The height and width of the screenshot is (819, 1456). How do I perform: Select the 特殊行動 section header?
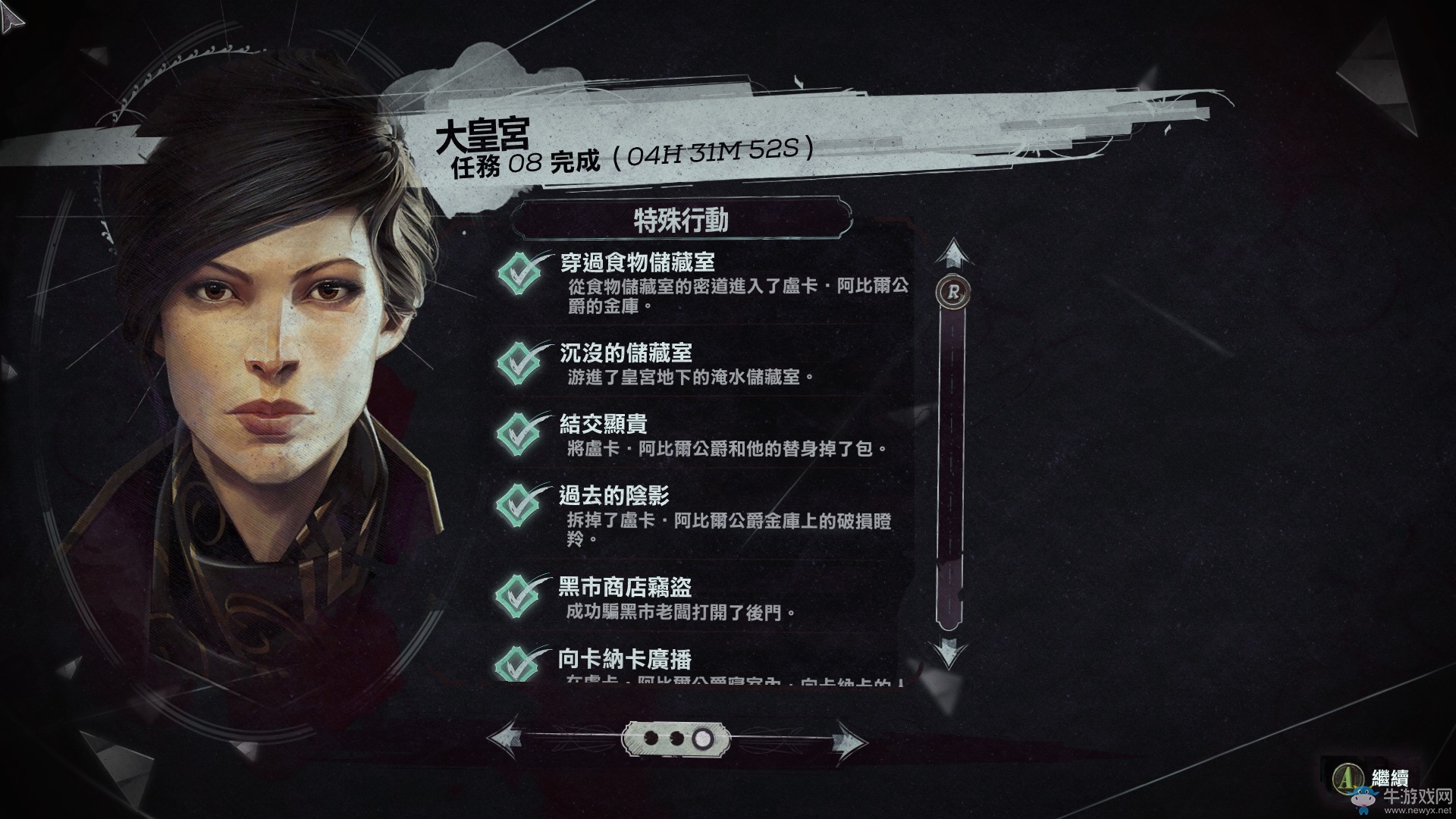tap(682, 221)
